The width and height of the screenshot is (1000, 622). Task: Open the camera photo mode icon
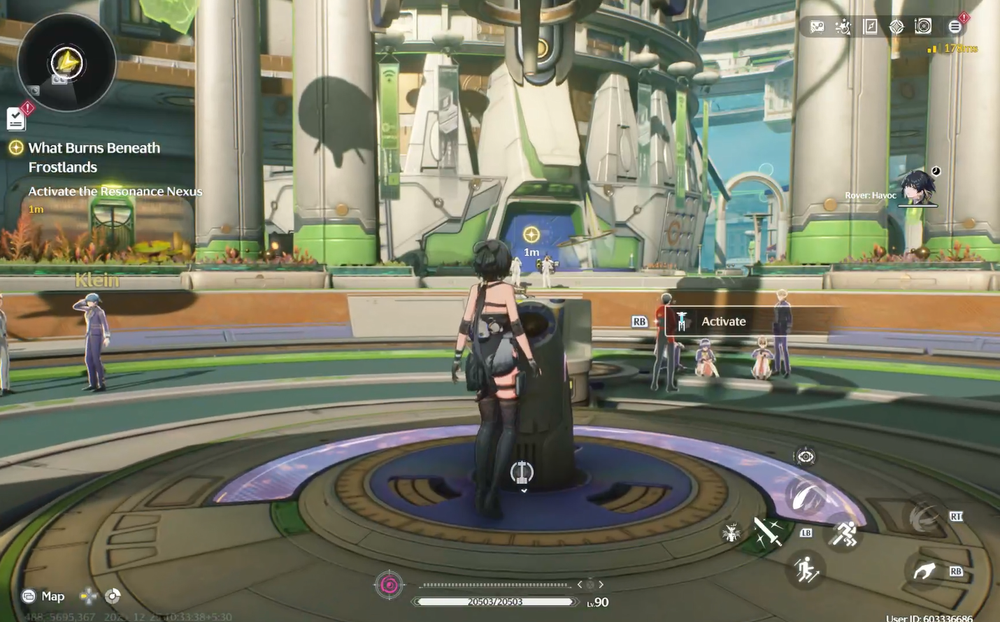923,27
